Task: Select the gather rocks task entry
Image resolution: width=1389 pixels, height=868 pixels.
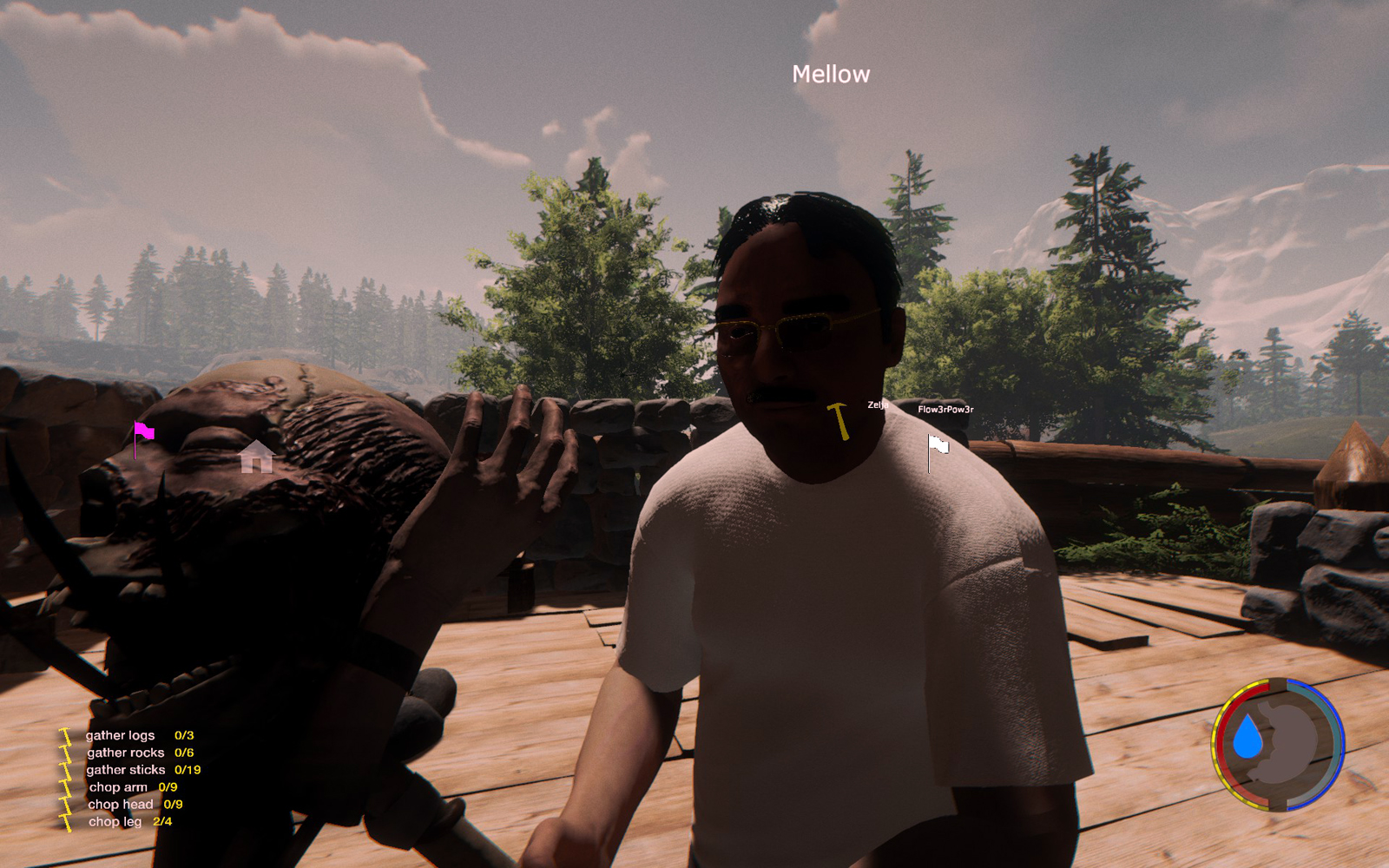Action: (x=126, y=753)
